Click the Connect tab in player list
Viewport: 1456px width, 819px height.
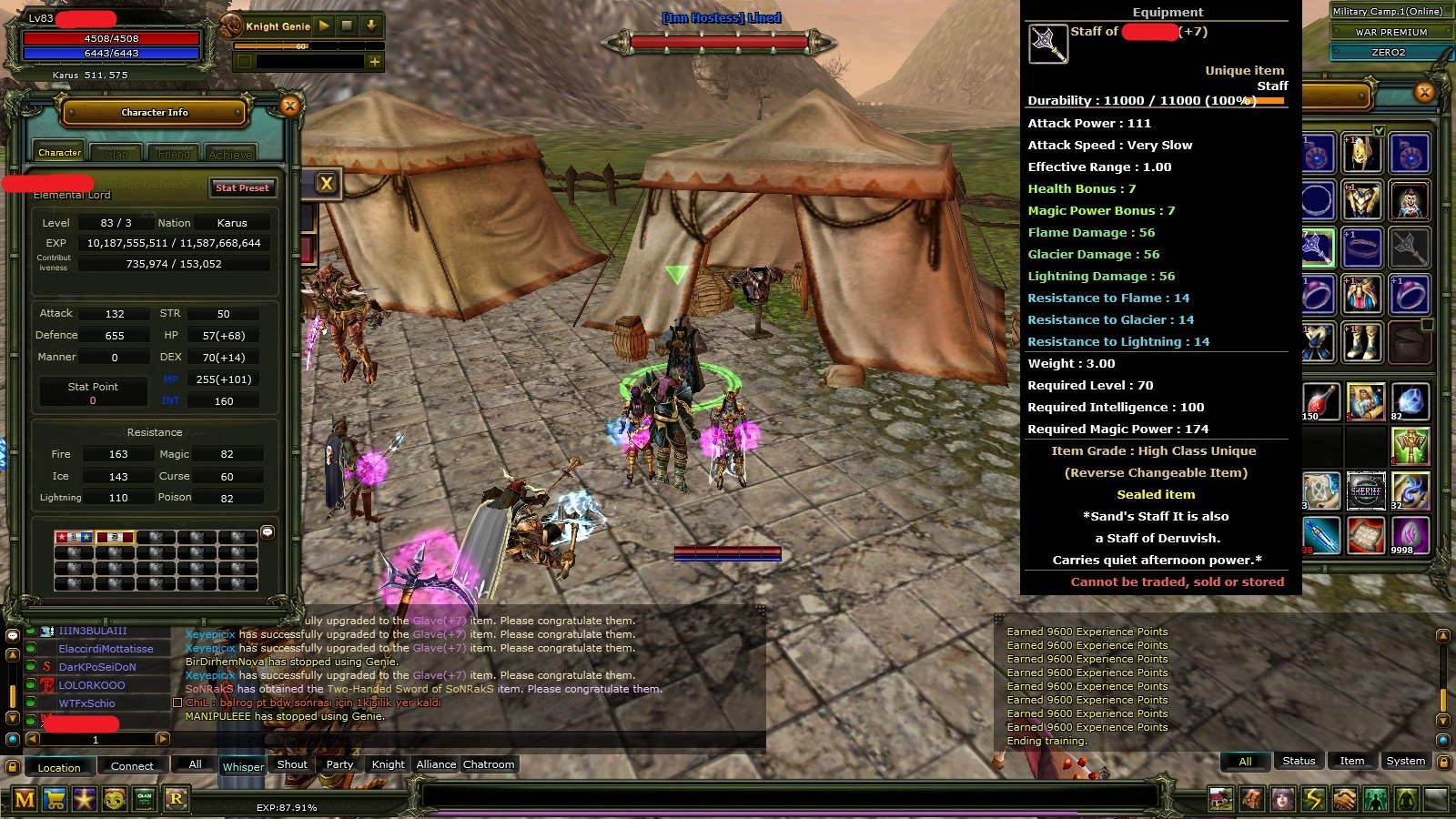(132, 766)
